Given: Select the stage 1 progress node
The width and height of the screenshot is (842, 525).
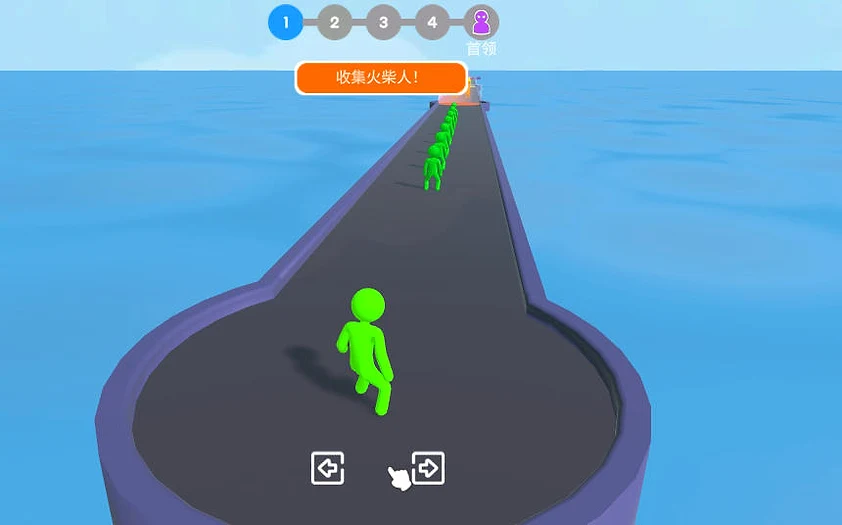Looking at the screenshot, I should point(286,22).
